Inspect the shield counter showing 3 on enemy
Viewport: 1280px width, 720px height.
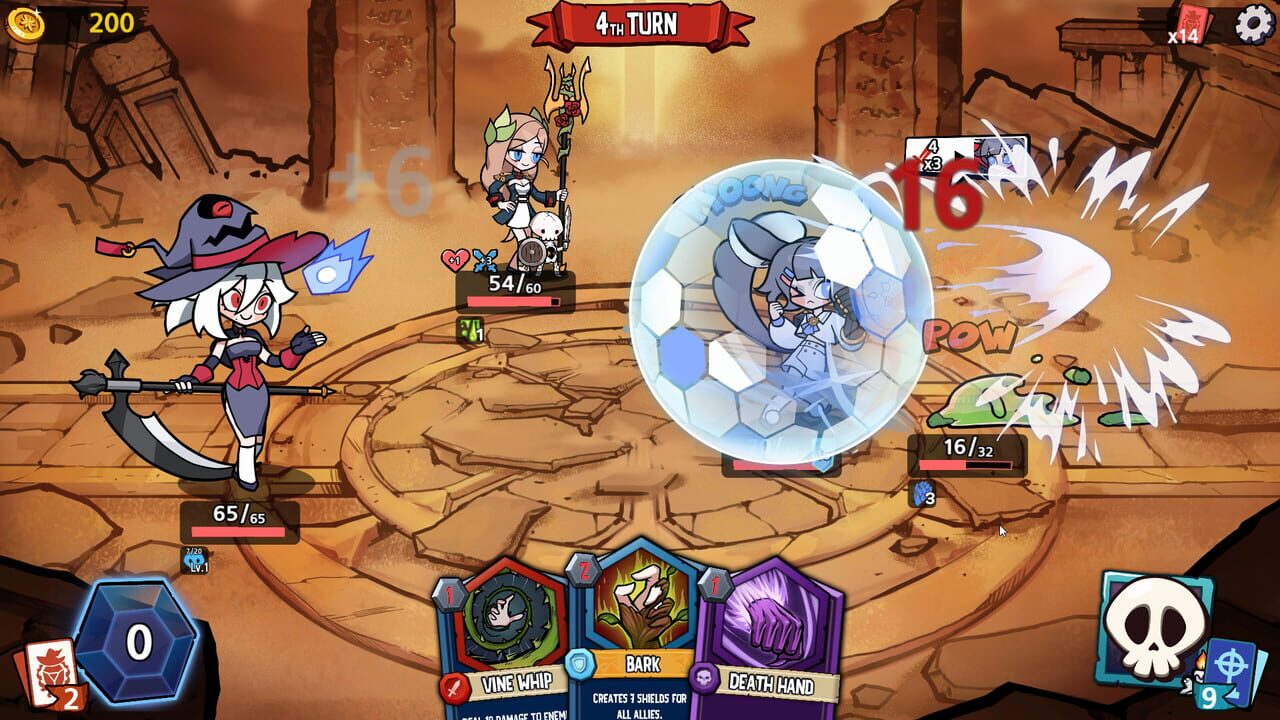point(921,492)
